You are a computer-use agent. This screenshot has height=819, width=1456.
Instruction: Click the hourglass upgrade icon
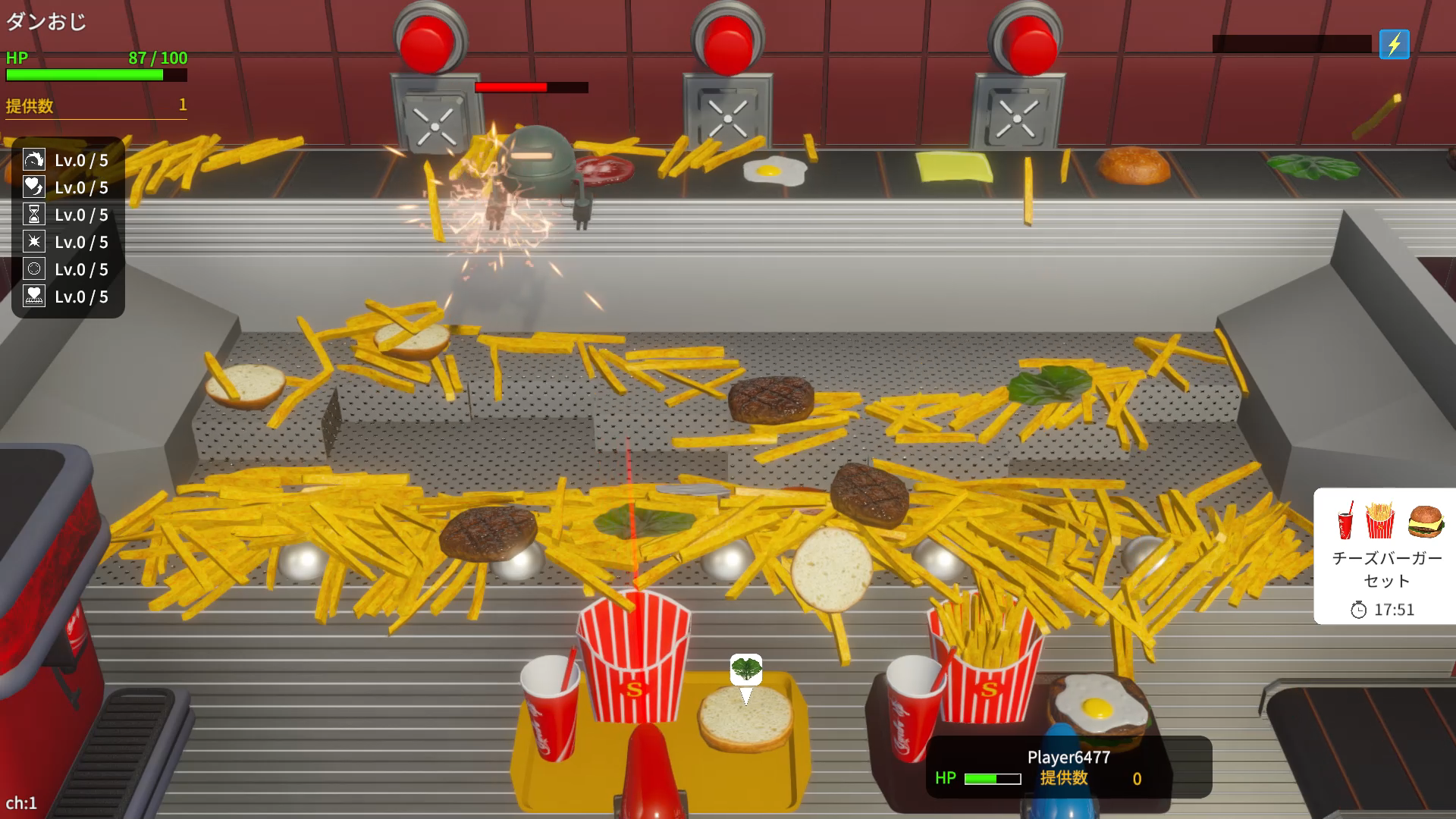(x=34, y=215)
